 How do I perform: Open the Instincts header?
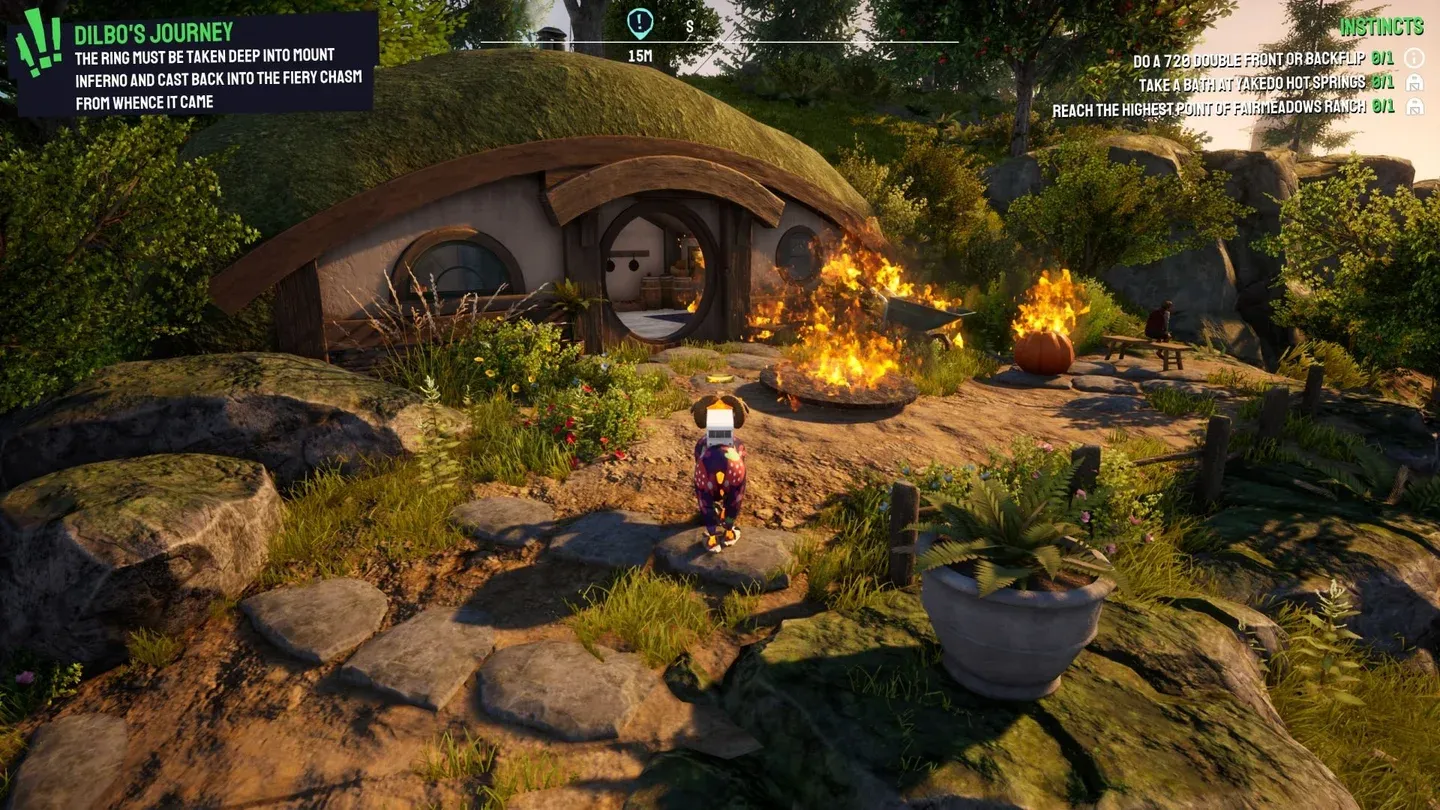tap(1381, 26)
